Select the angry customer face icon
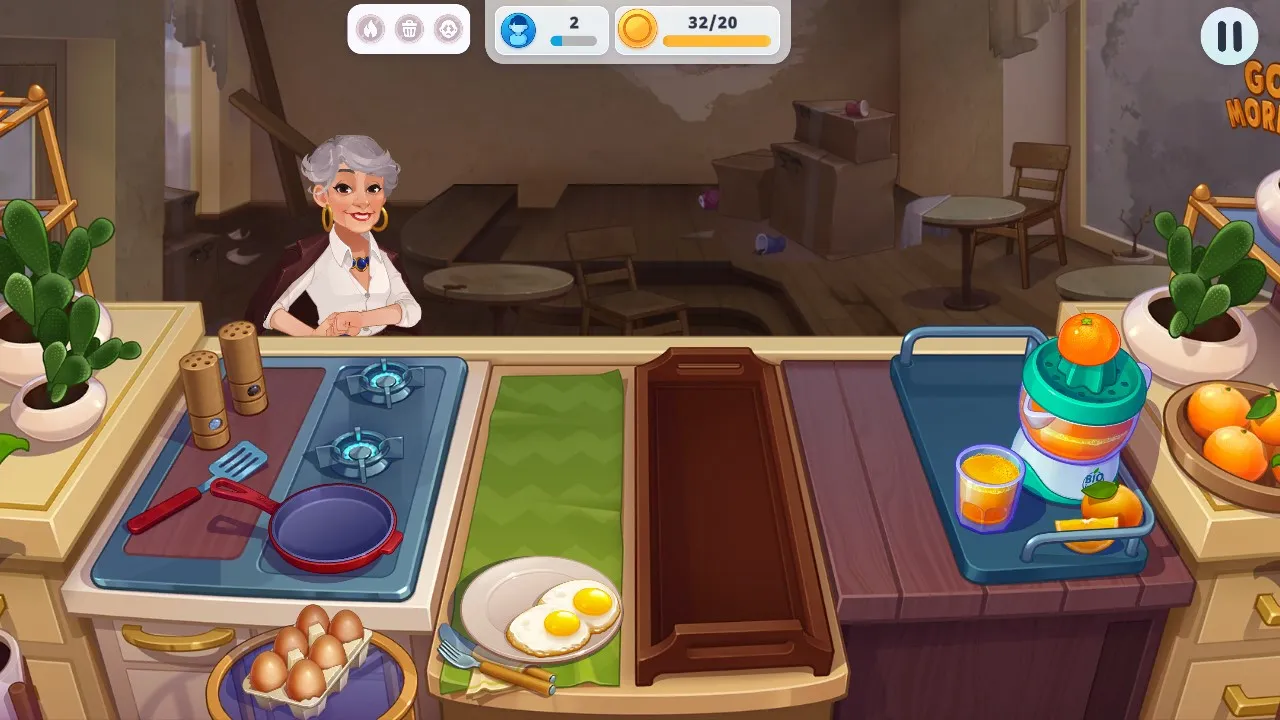 (446, 28)
